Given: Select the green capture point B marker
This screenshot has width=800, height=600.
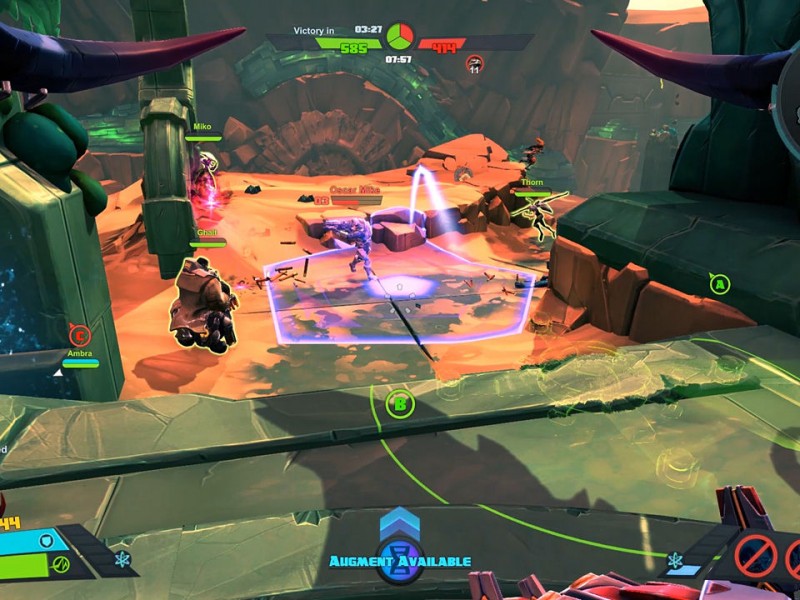Looking at the screenshot, I should tap(400, 404).
